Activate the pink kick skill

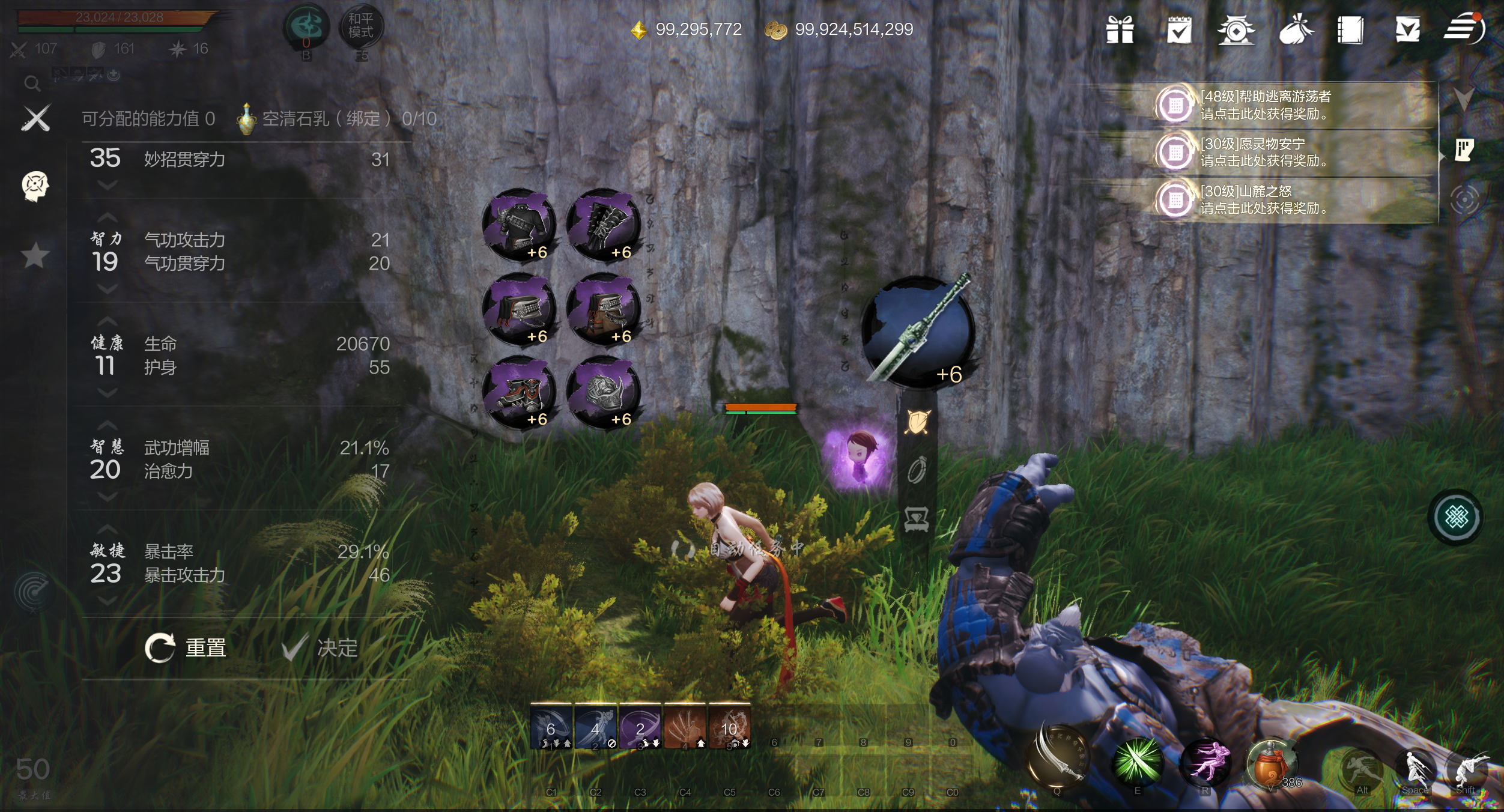[x=1205, y=761]
